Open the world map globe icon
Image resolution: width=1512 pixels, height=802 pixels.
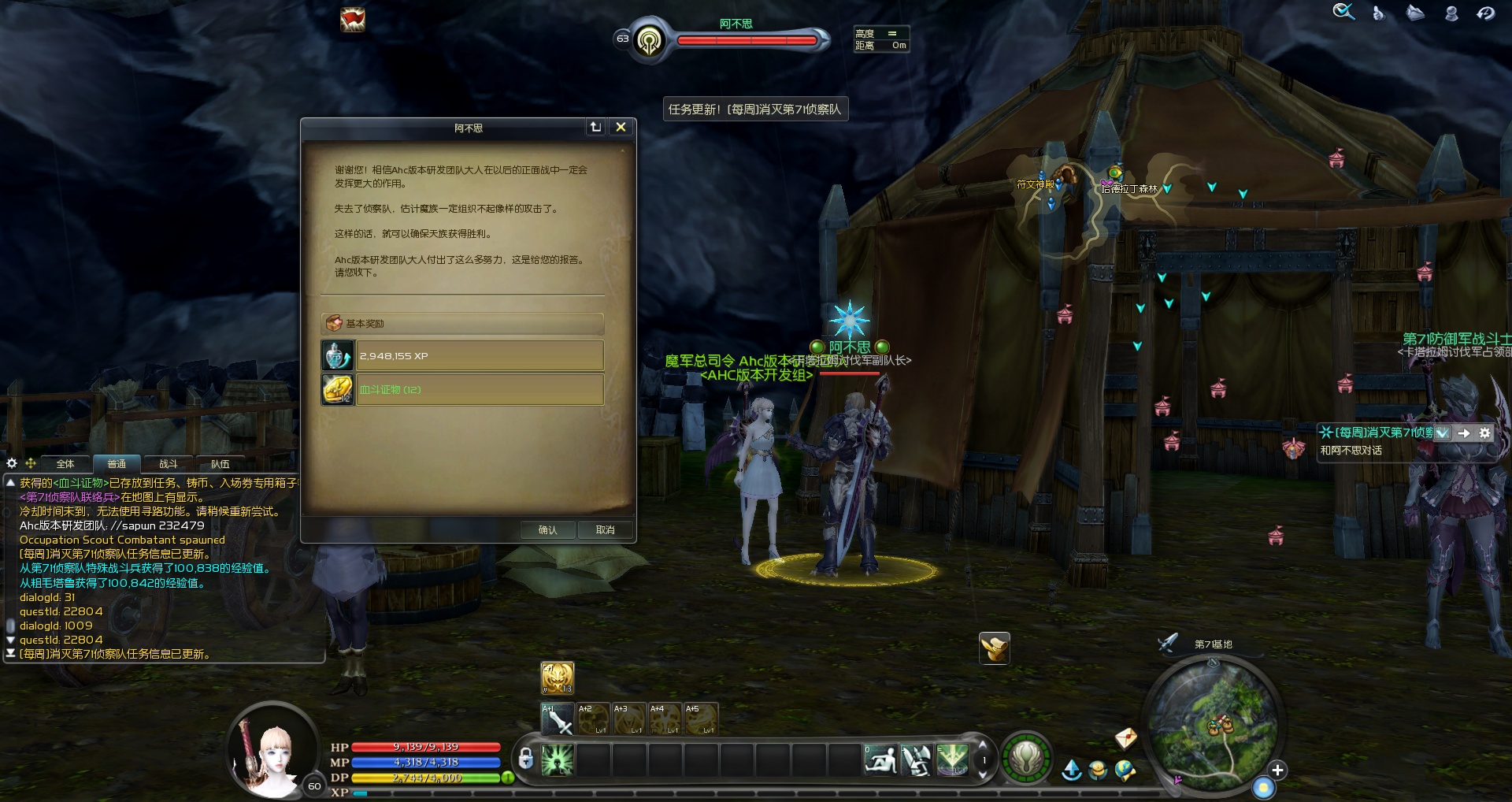coord(1125,770)
